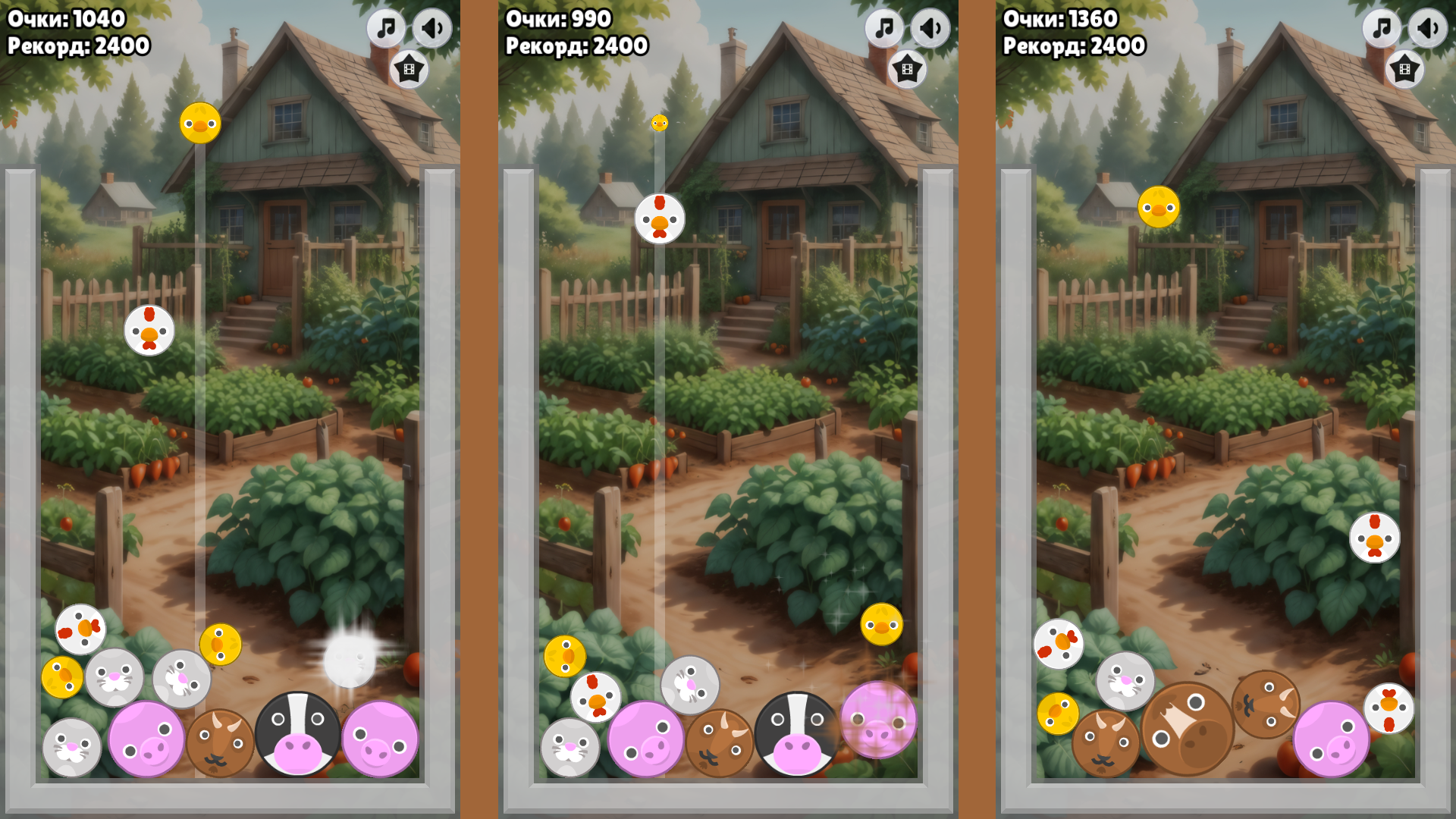The height and width of the screenshot is (819, 1456).
Task: Open the home menu icon in the right panel
Action: point(1404,68)
